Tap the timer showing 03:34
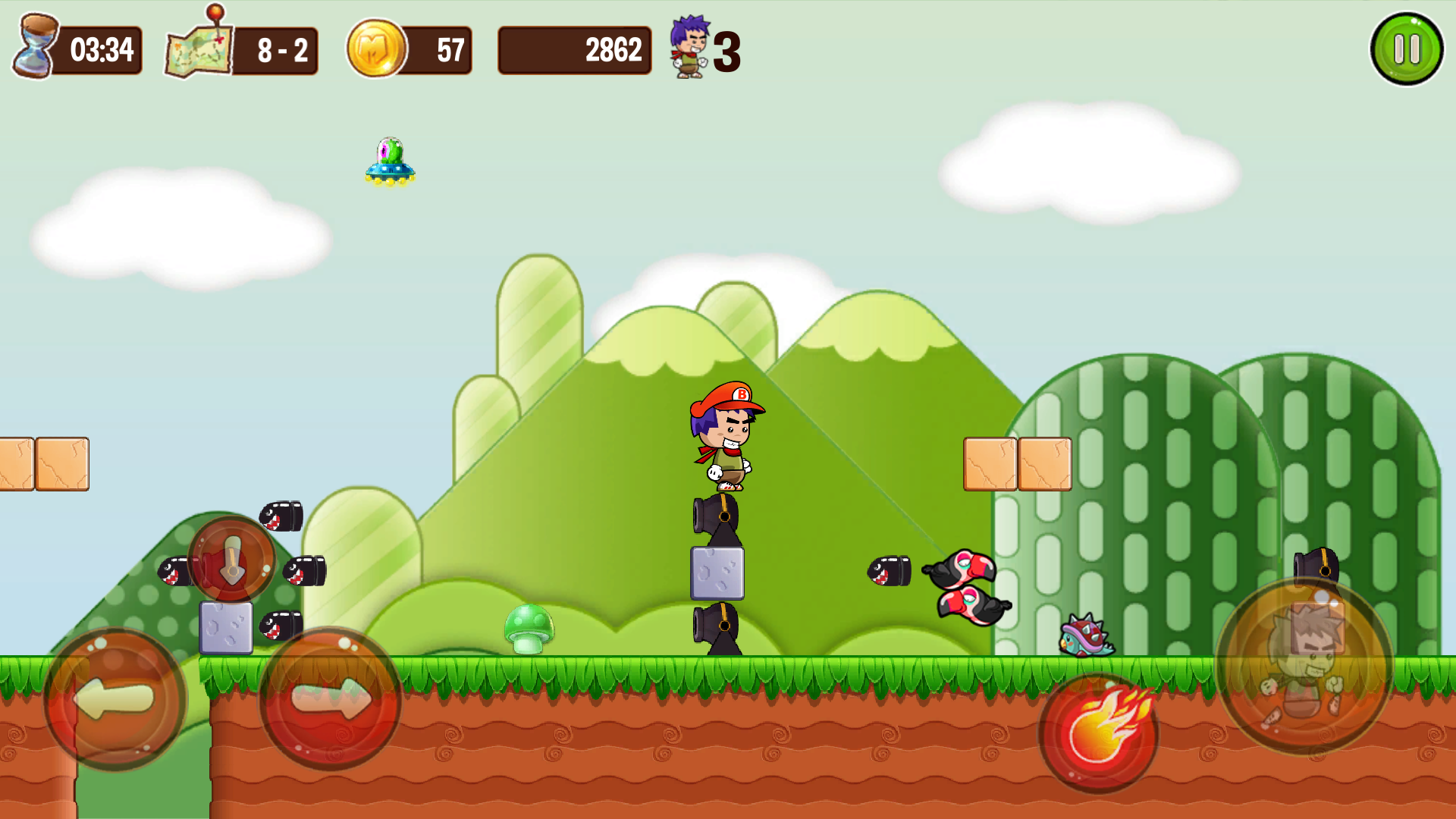 pos(102,50)
